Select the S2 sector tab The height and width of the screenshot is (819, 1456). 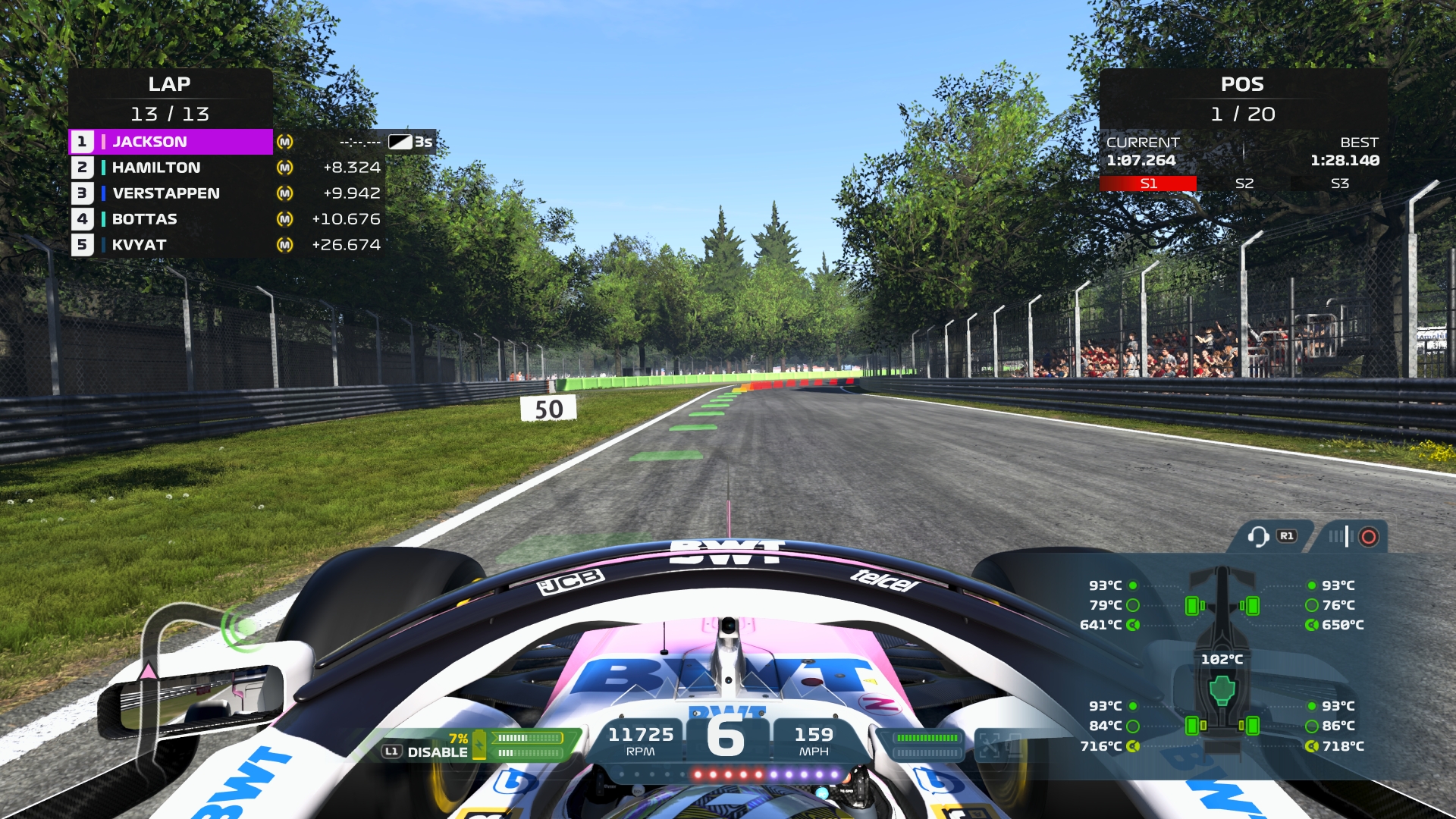pos(1244,184)
